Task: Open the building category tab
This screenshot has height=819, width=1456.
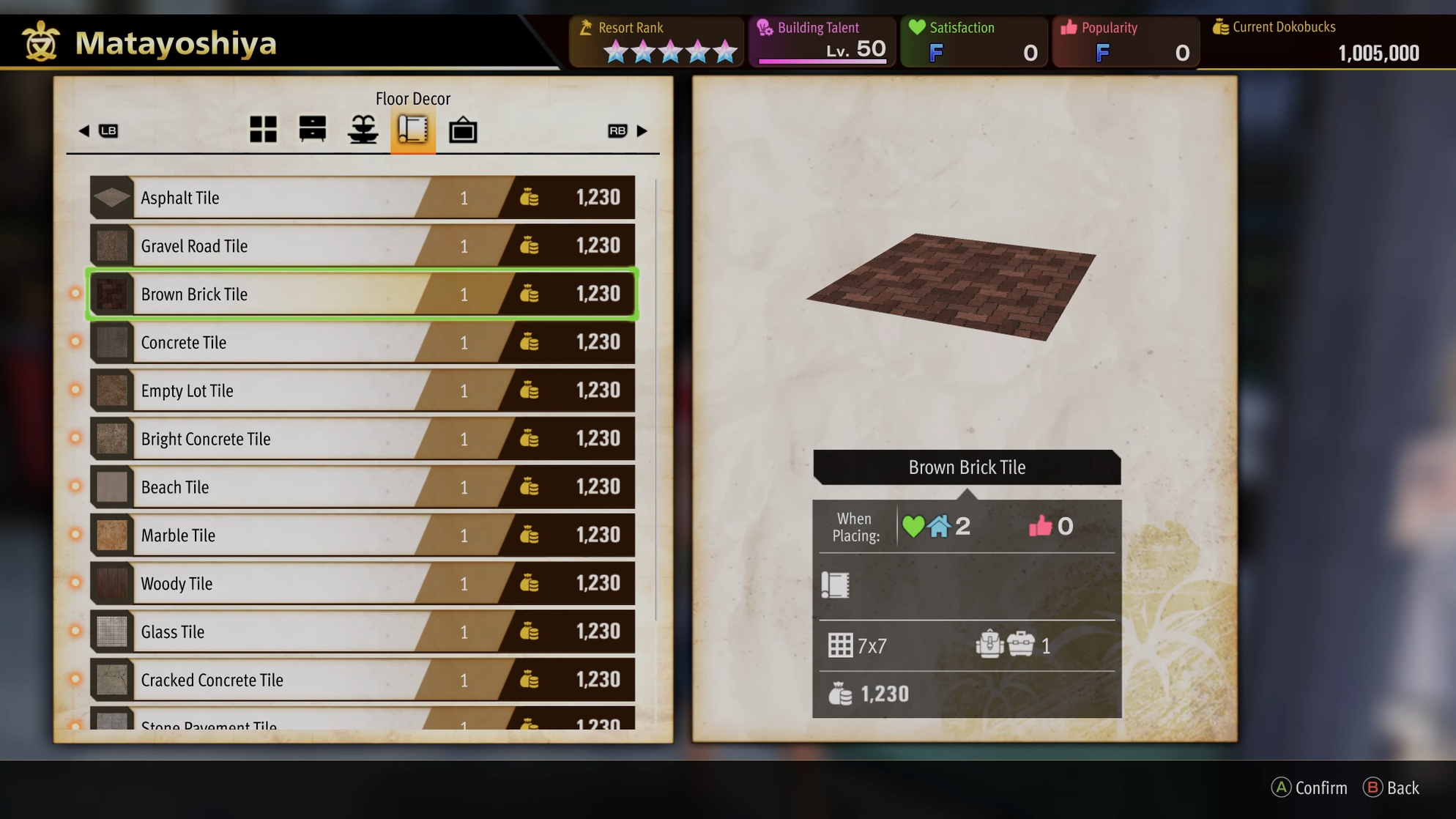Action: click(x=463, y=131)
